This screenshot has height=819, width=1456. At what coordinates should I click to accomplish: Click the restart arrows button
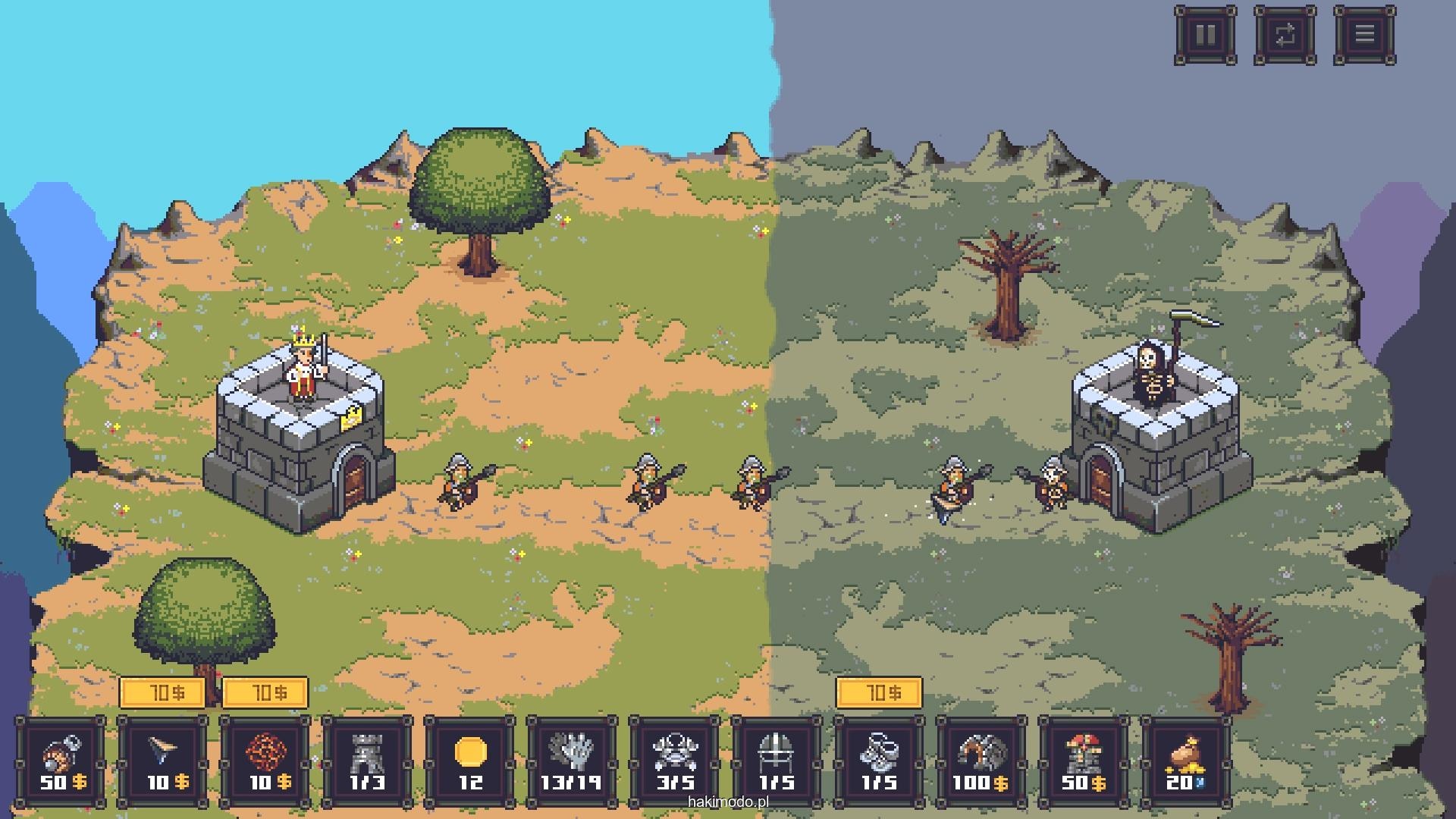[1285, 35]
